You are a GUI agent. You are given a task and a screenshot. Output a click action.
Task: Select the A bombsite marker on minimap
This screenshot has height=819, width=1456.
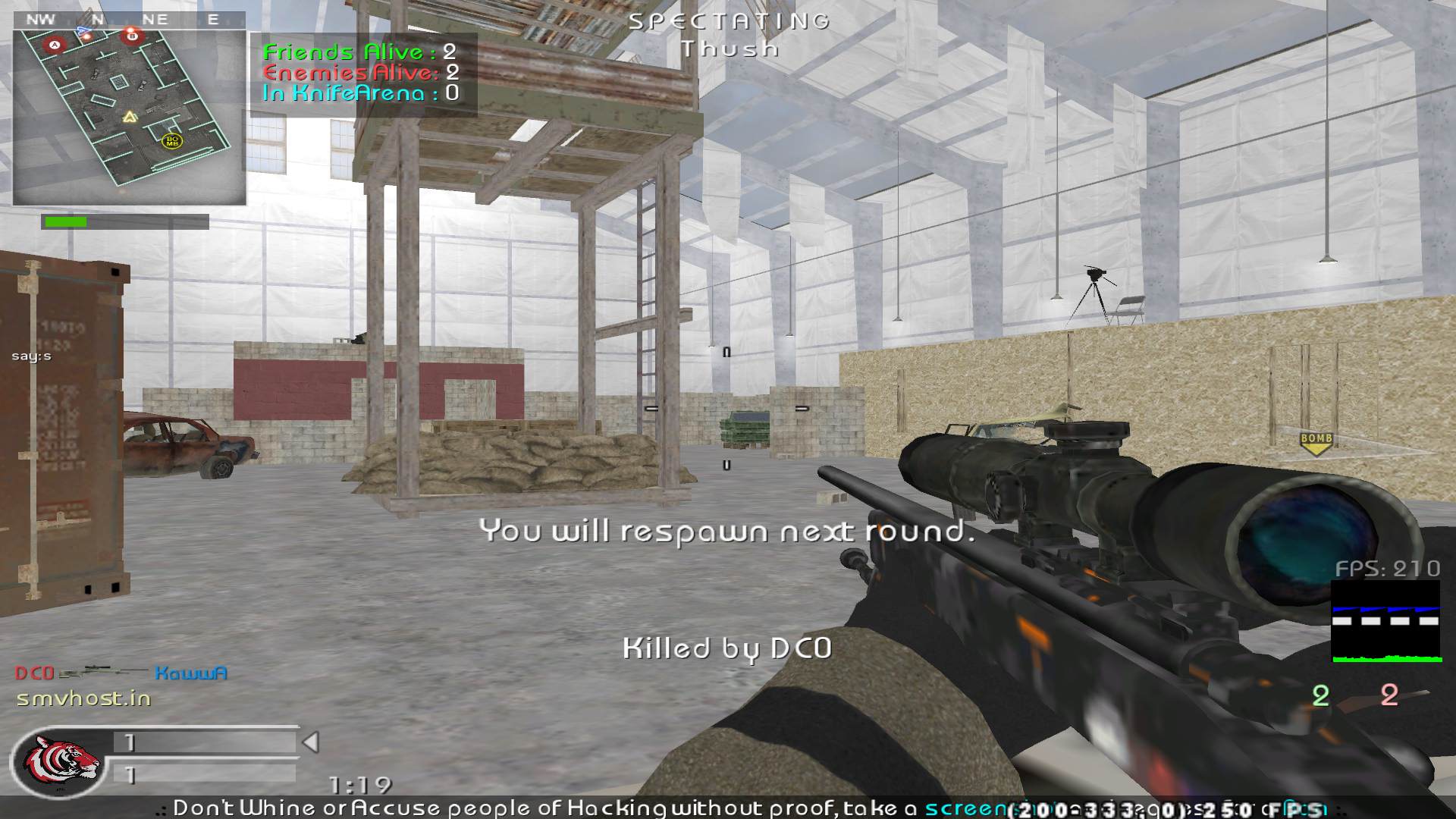click(54, 45)
